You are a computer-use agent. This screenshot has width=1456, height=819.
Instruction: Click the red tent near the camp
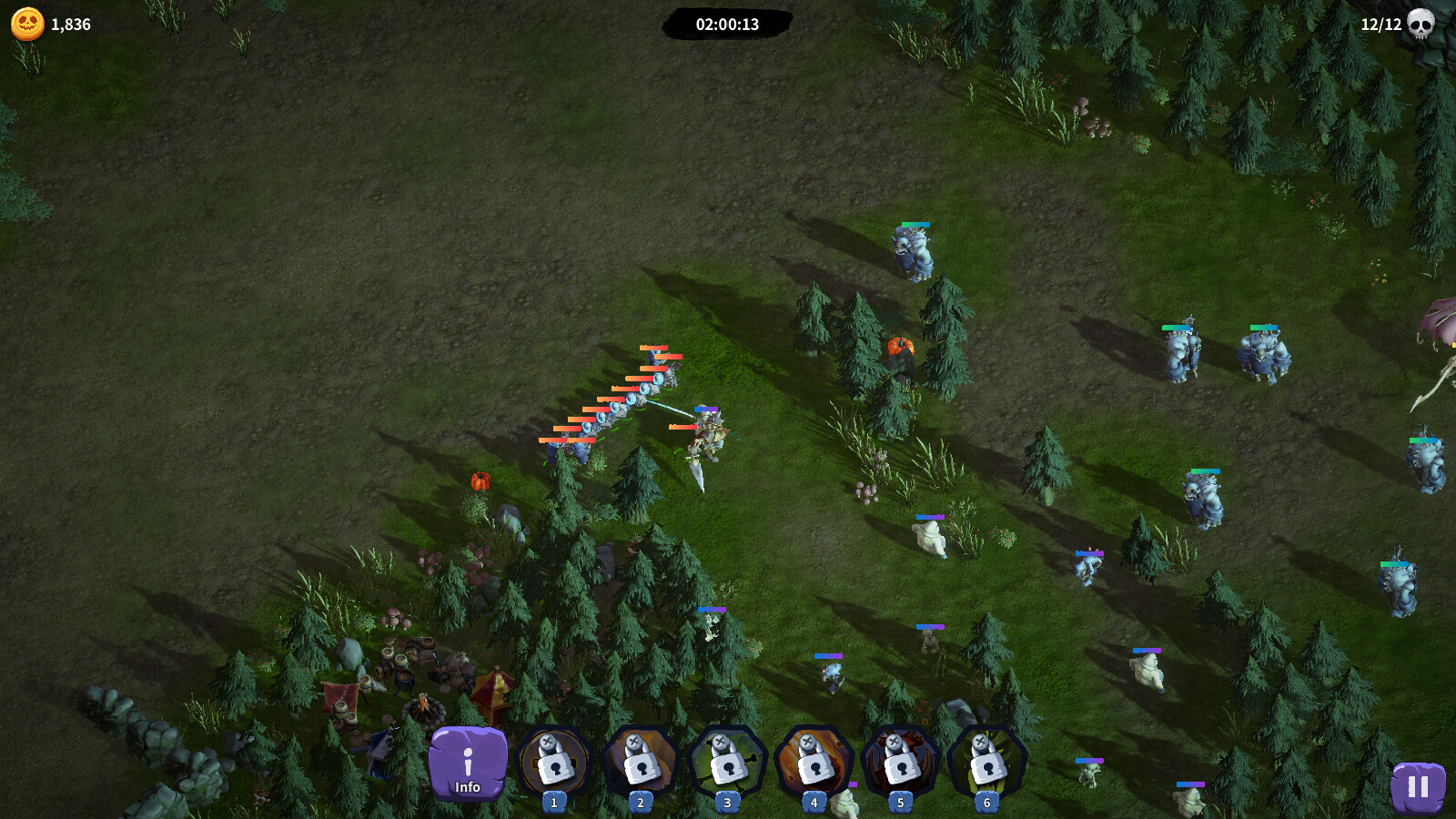click(491, 692)
